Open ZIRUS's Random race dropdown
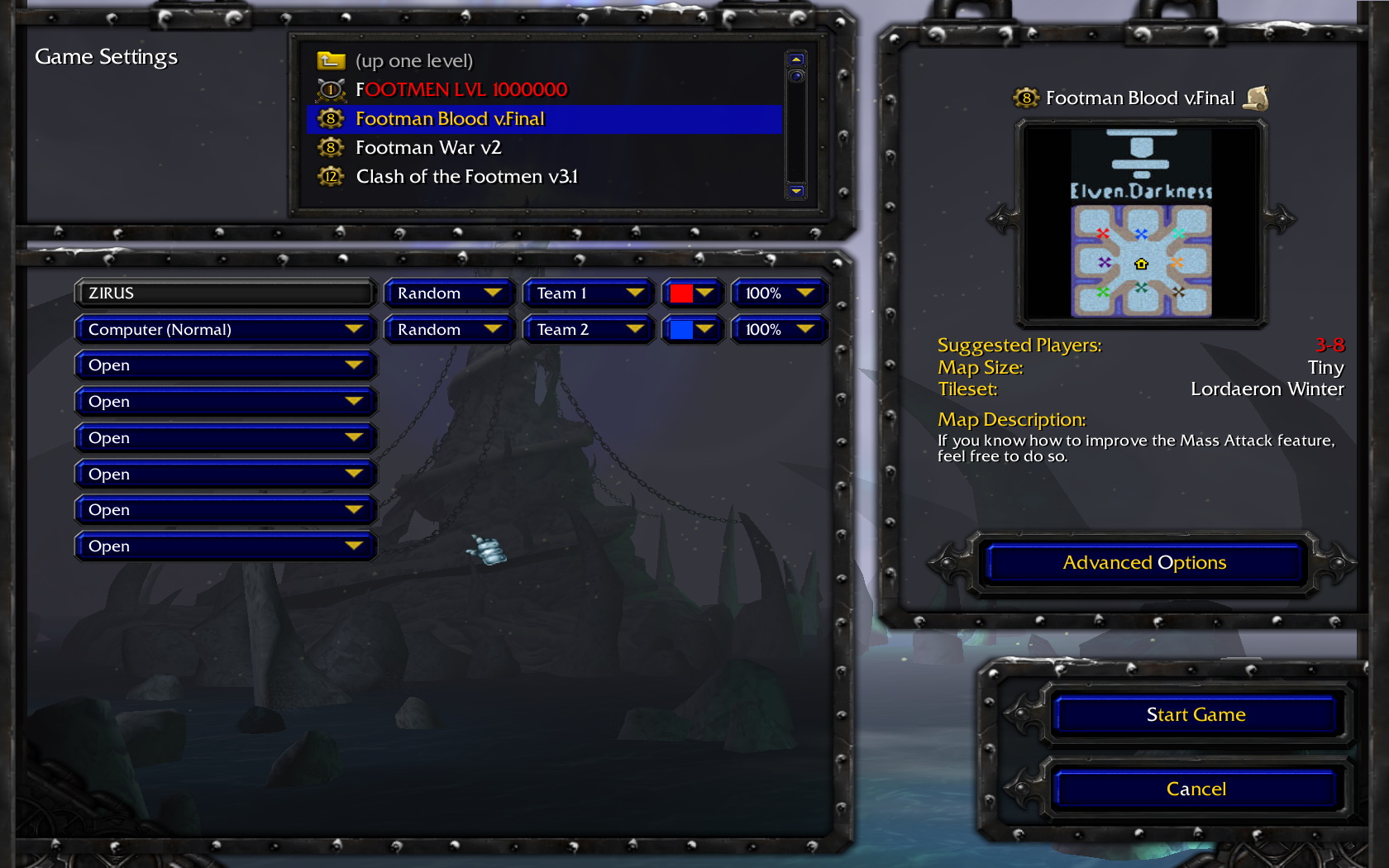This screenshot has width=1389, height=868. tap(449, 293)
